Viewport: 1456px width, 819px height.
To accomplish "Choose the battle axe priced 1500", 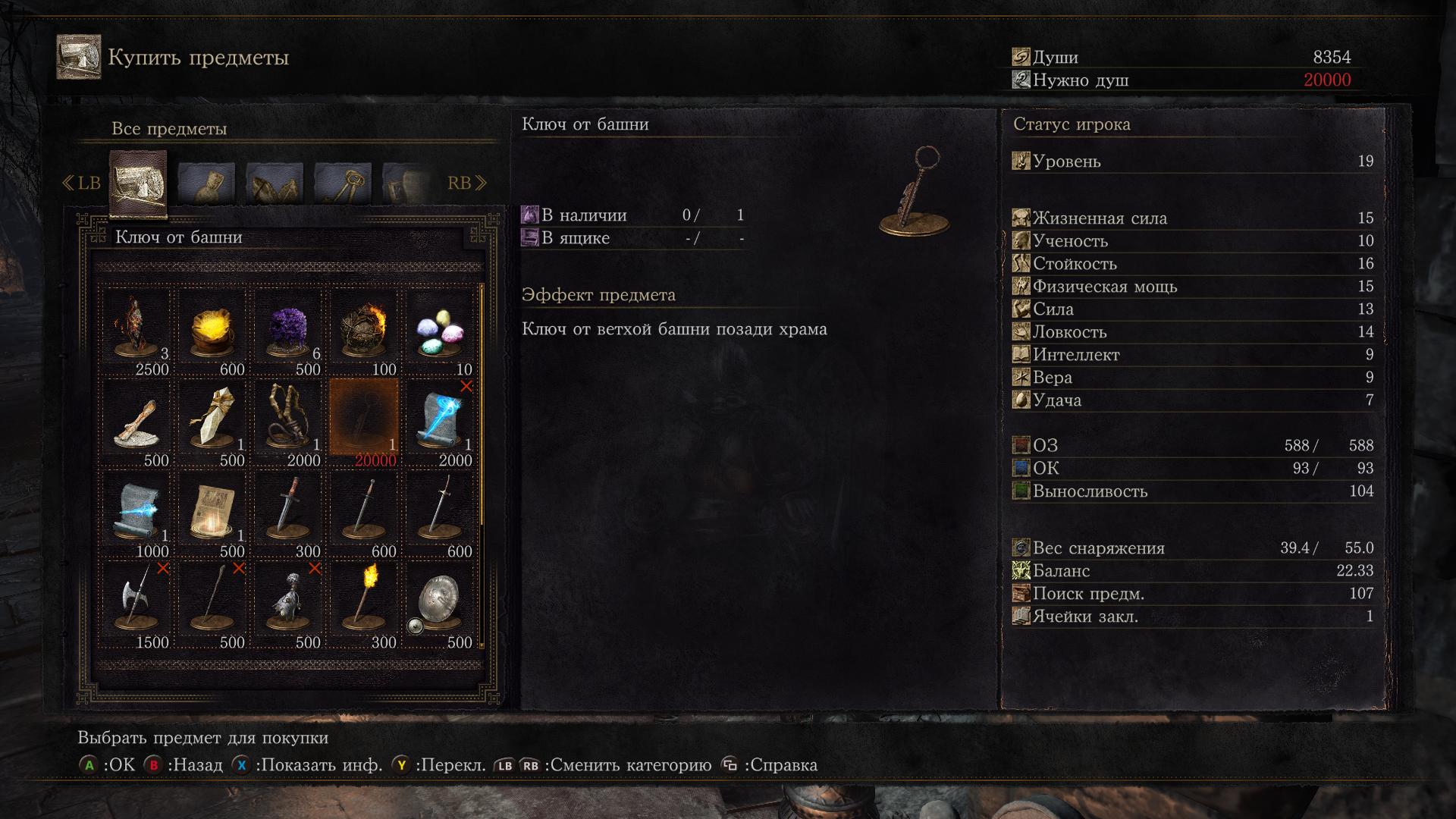I will [136, 604].
